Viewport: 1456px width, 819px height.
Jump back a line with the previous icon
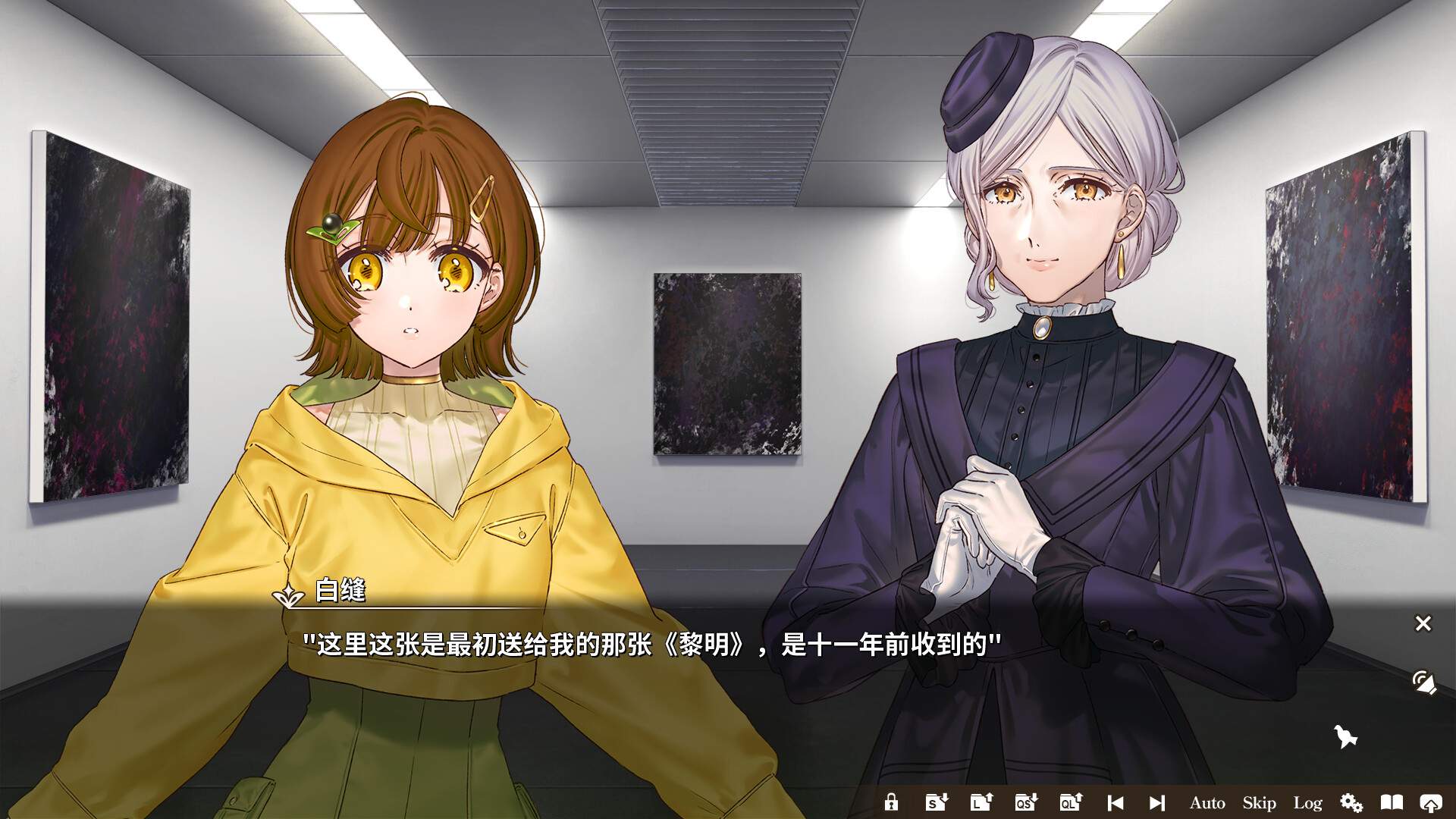(x=1116, y=802)
